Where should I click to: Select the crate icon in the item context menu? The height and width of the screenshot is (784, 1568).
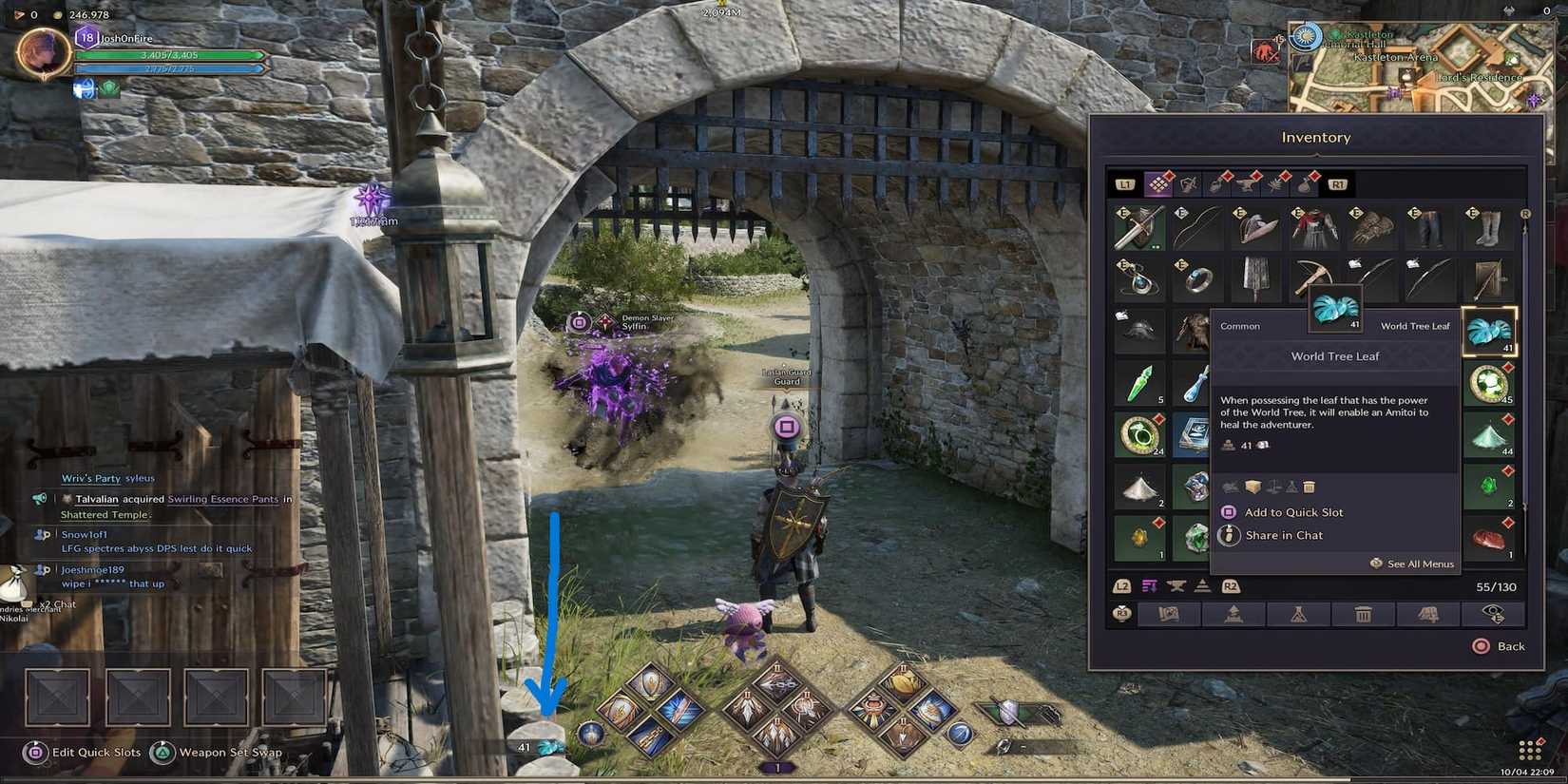pyautogui.click(x=1252, y=488)
